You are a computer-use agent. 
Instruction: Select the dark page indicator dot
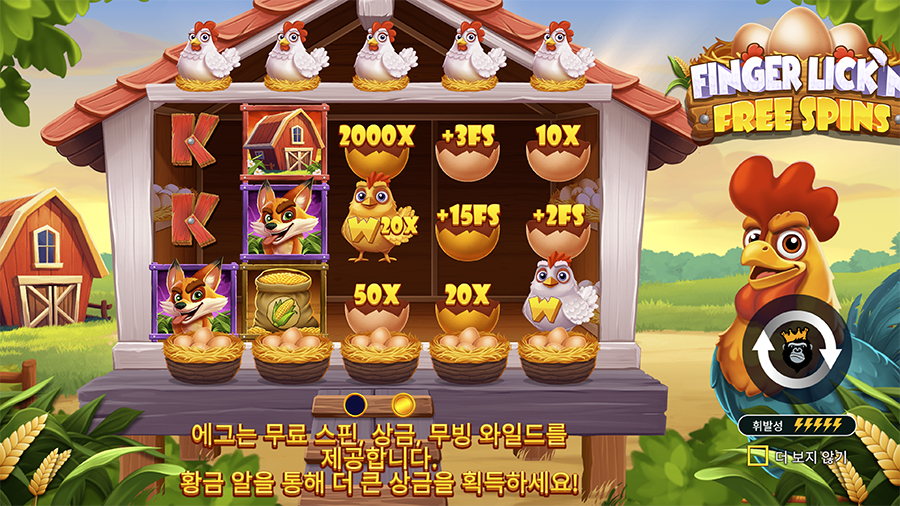(354, 404)
